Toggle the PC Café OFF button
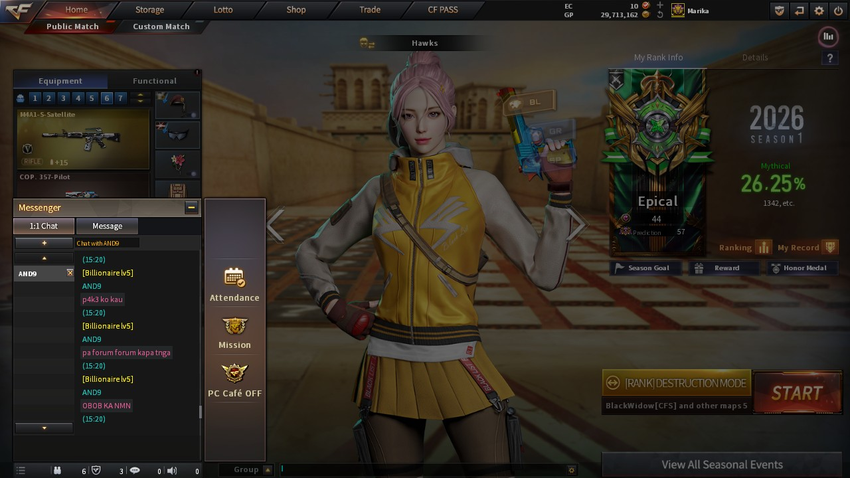The height and width of the screenshot is (478, 850). tap(234, 380)
